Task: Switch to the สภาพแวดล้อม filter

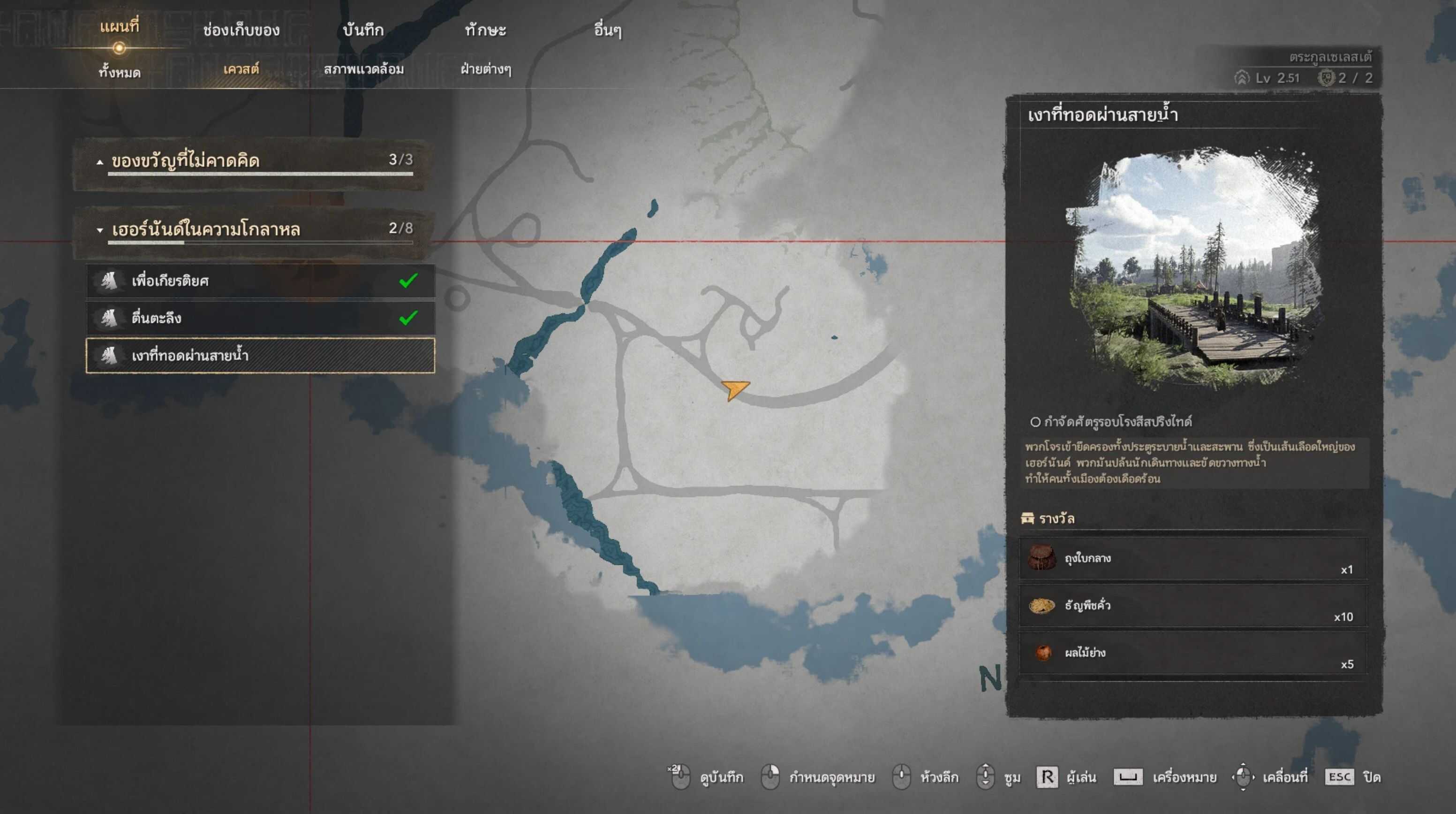Action: (363, 69)
